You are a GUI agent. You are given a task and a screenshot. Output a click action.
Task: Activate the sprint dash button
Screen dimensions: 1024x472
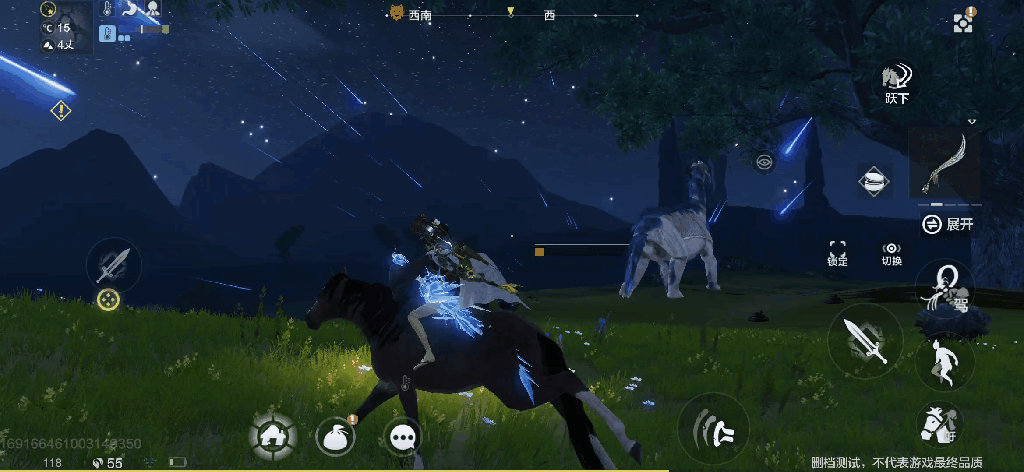click(713, 428)
